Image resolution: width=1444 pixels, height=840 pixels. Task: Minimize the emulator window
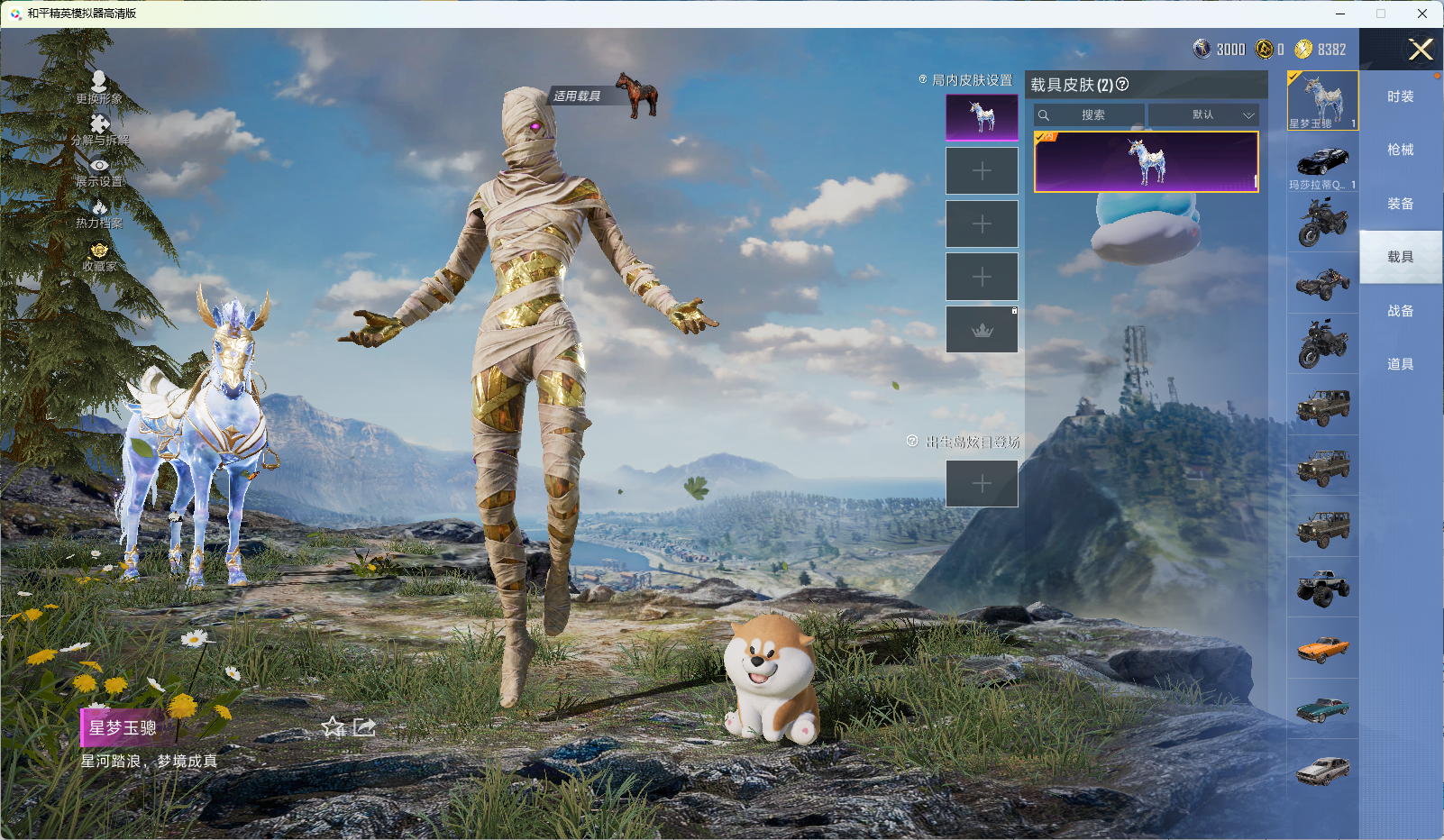(1340, 14)
